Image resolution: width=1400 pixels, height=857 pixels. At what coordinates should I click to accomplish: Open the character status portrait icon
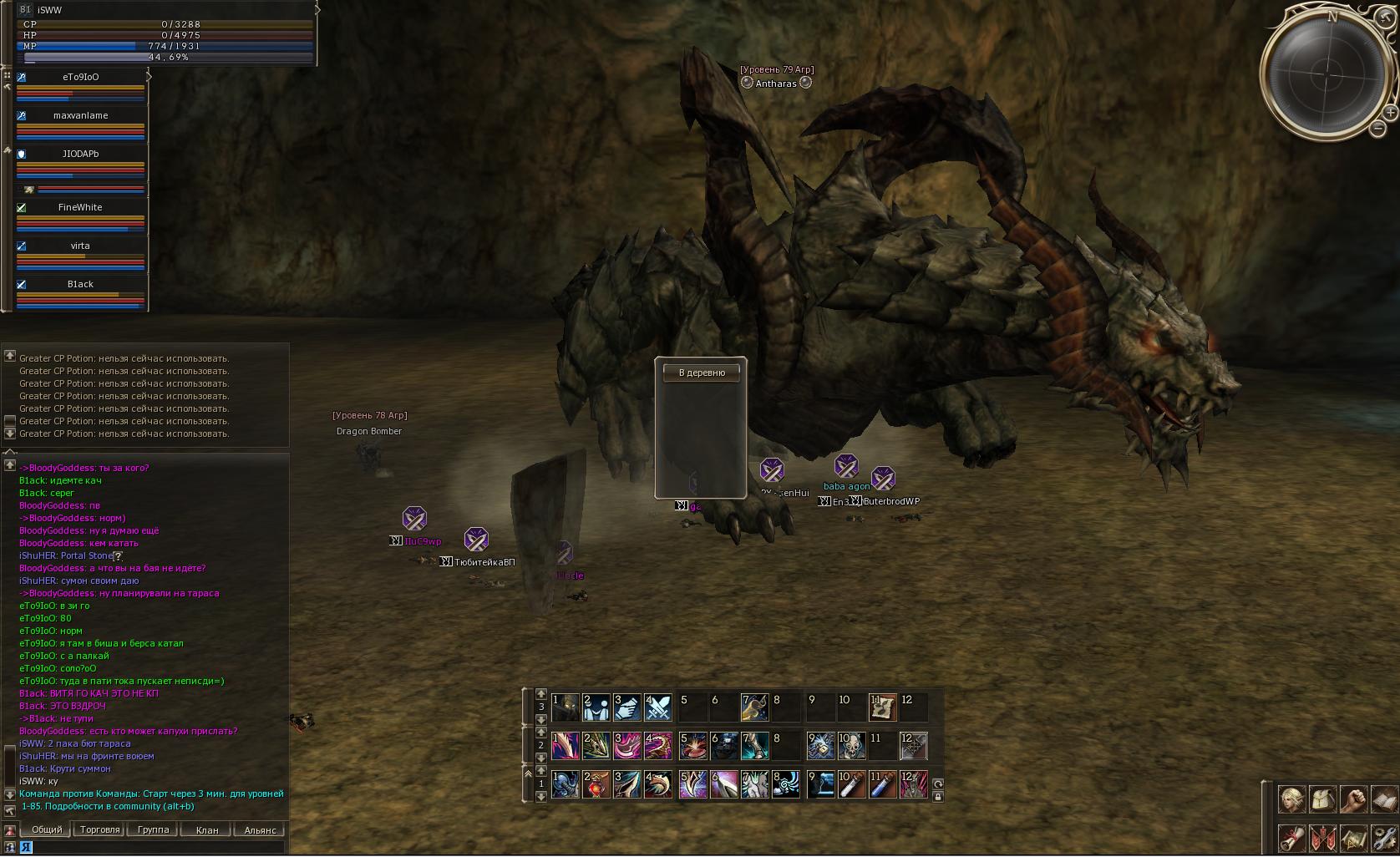click(1291, 799)
